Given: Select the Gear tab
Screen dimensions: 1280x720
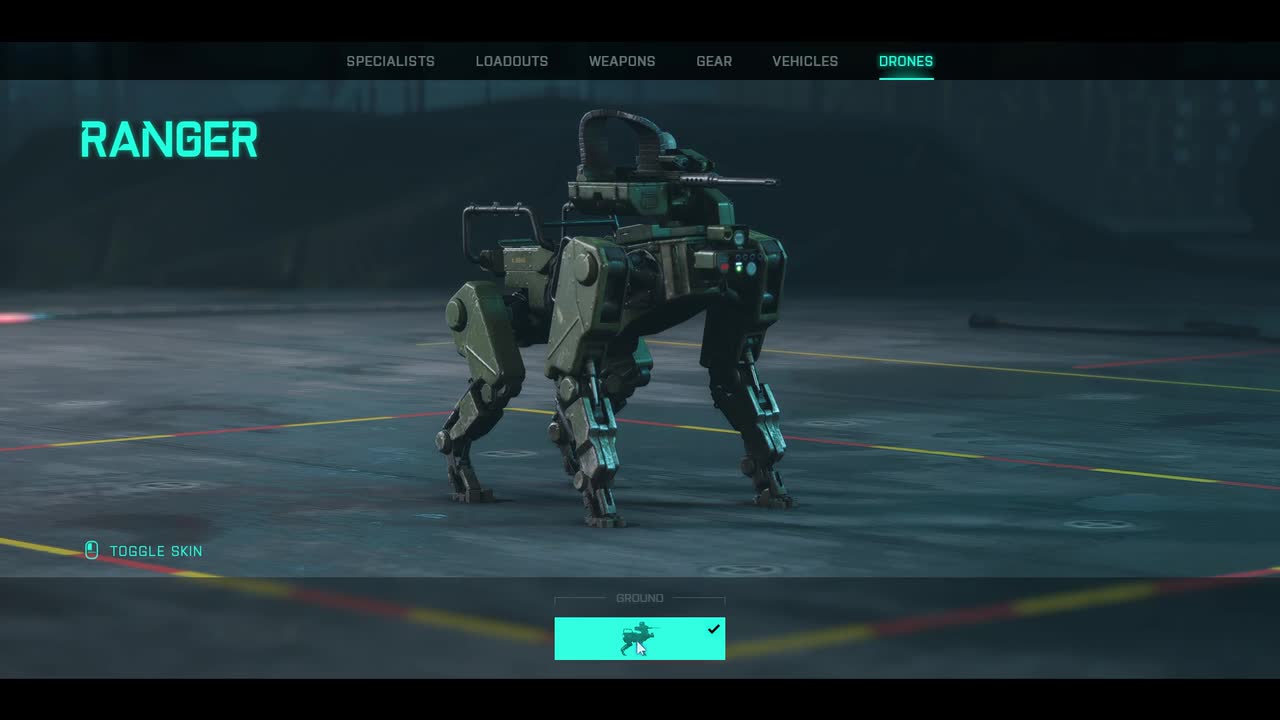Looking at the screenshot, I should [x=714, y=61].
